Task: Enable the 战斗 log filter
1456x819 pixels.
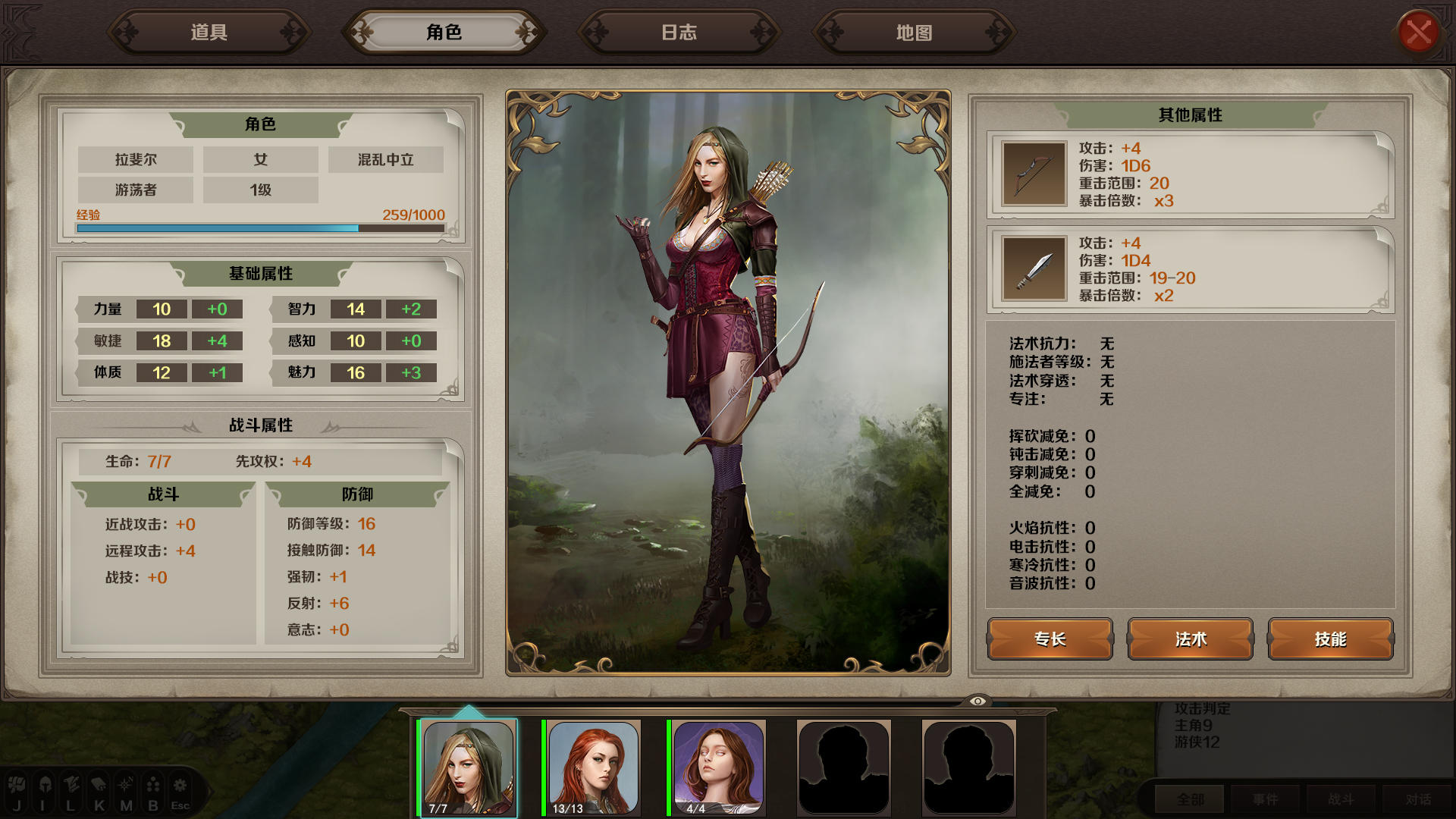Action: point(1340,799)
